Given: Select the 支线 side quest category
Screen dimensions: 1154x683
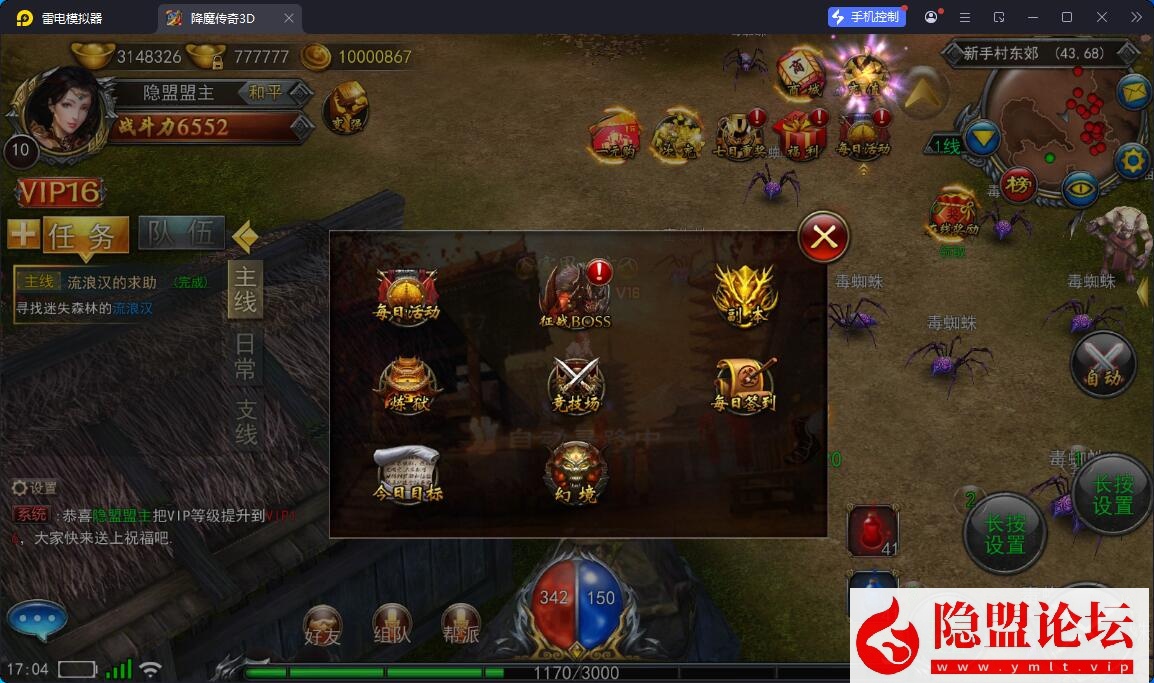Looking at the screenshot, I should coord(245,422).
